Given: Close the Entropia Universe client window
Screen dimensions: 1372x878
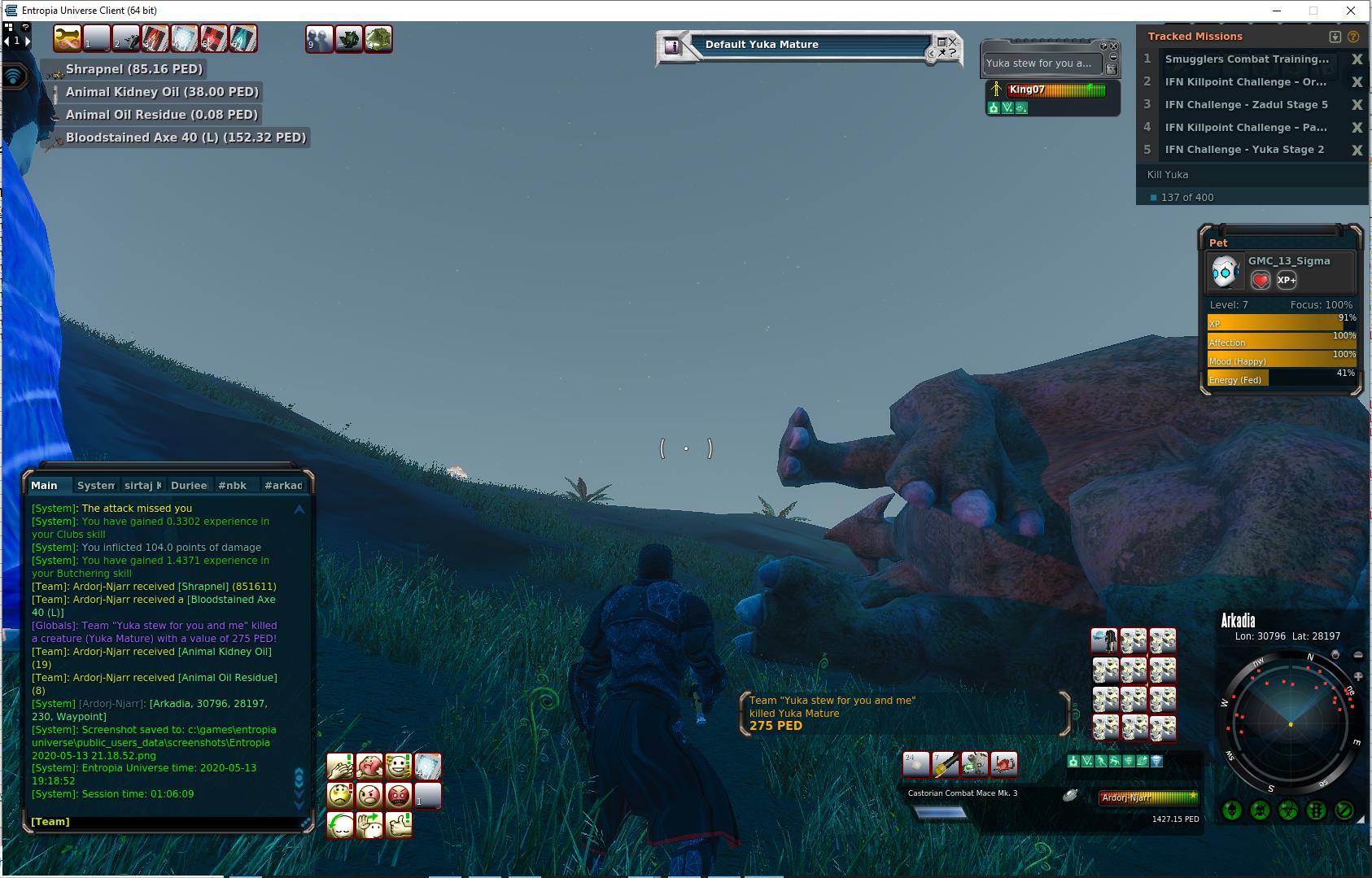Looking at the screenshot, I should (1352, 11).
